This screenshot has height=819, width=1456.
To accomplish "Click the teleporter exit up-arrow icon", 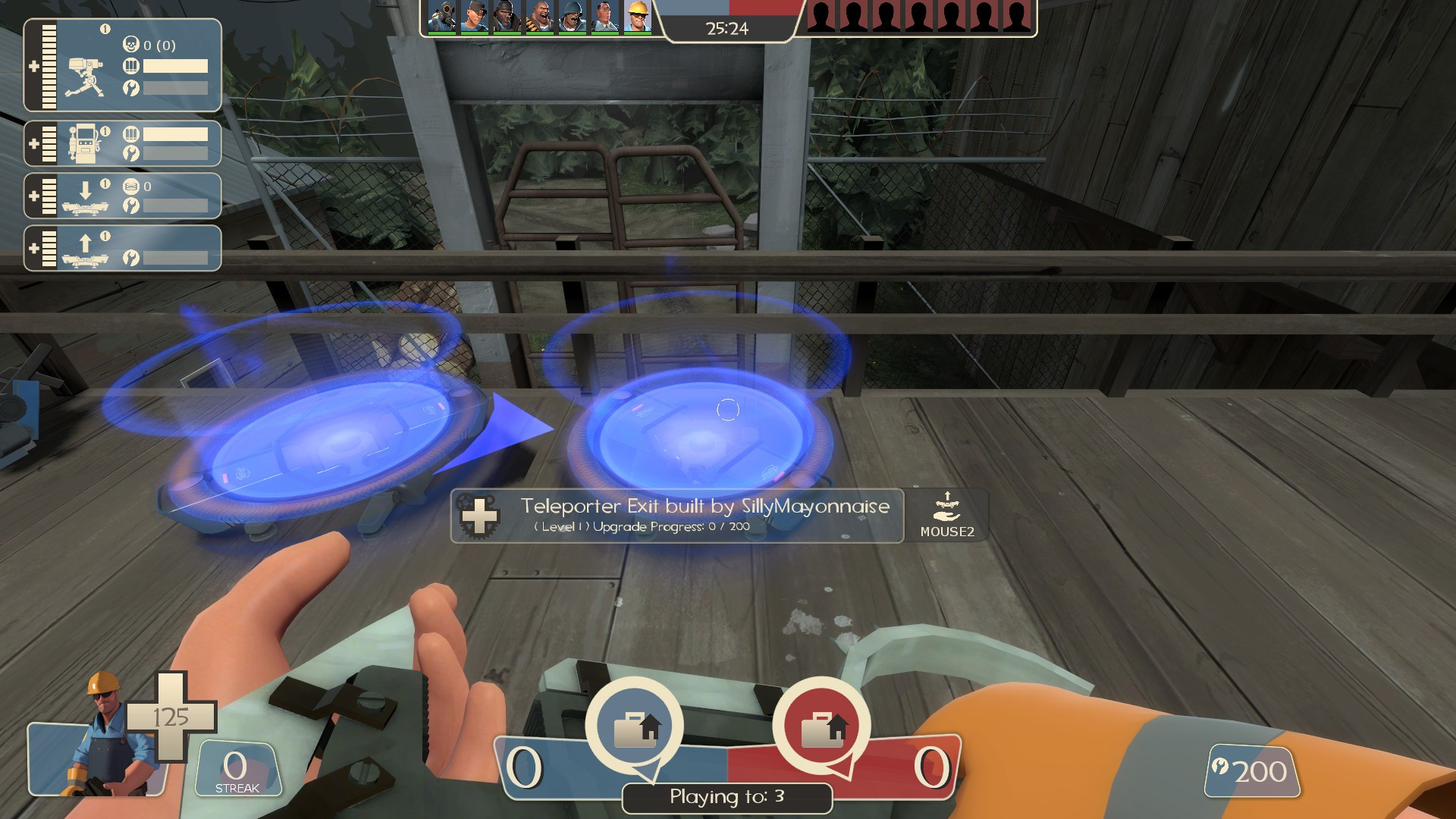I will point(86,246).
